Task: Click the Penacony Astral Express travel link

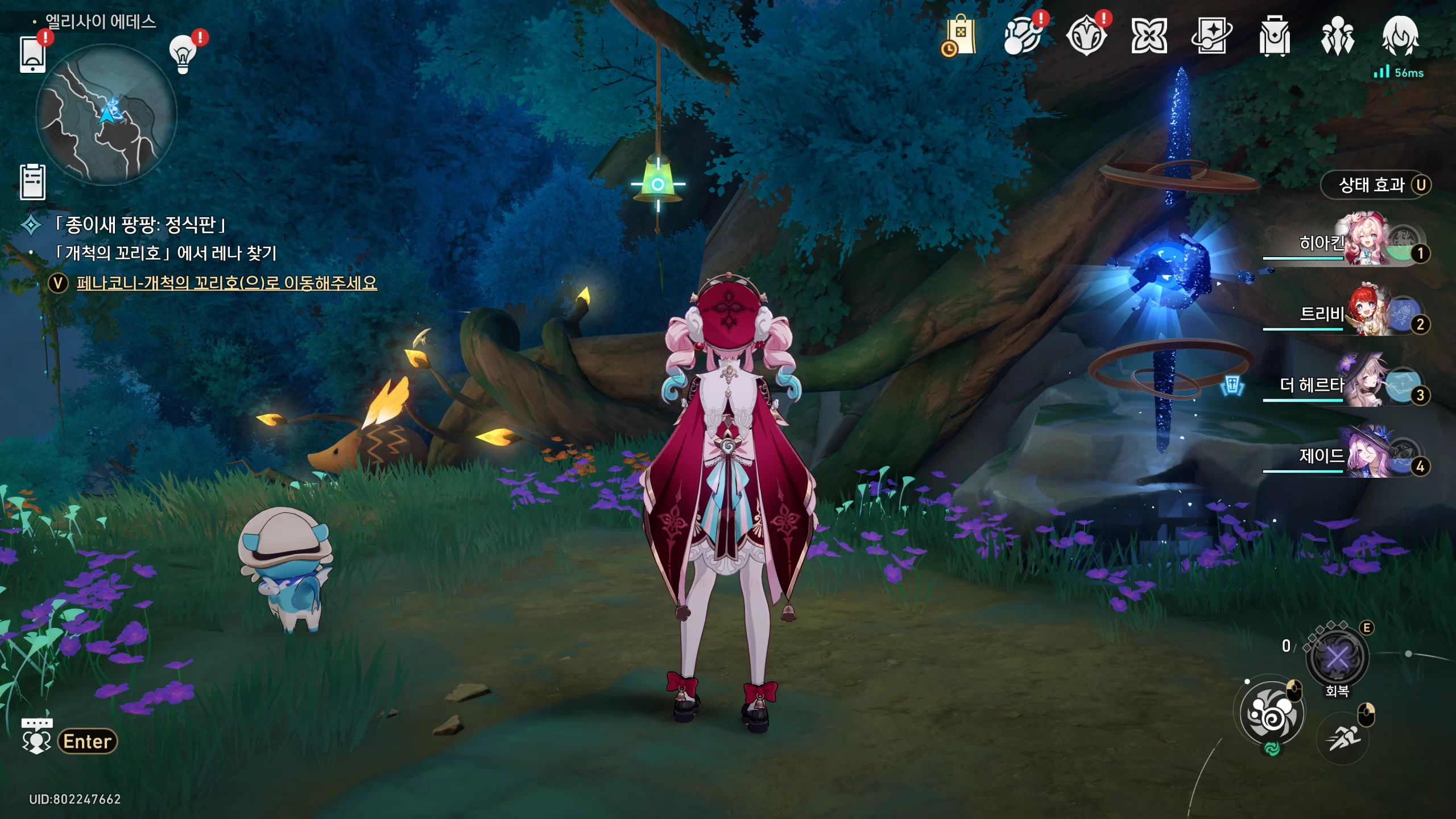Action: (226, 283)
